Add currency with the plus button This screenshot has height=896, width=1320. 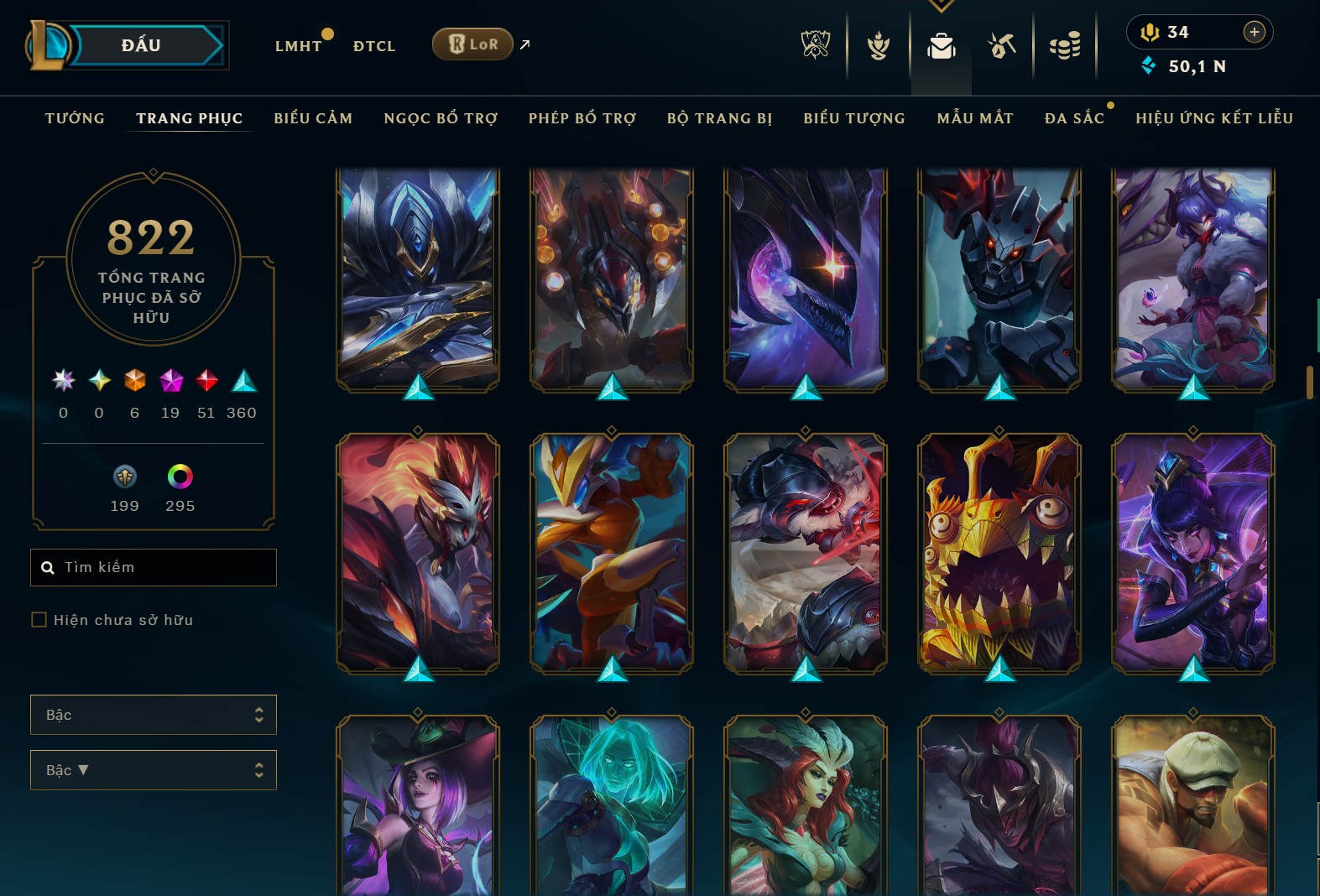(x=1254, y=32)
